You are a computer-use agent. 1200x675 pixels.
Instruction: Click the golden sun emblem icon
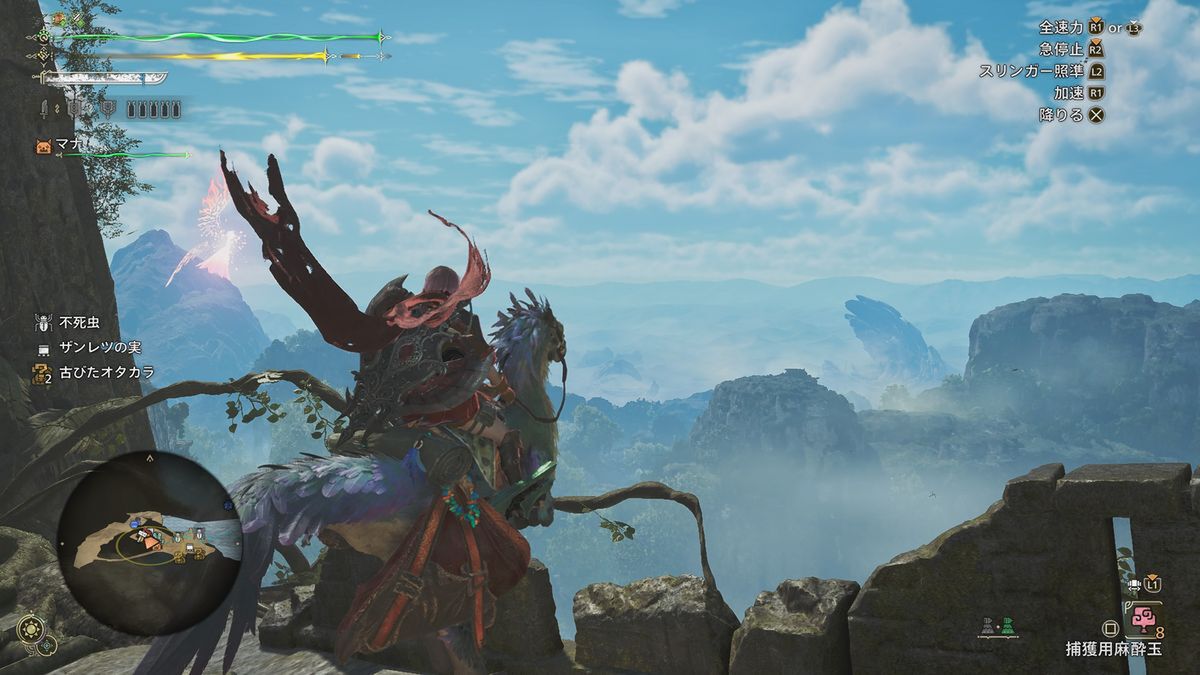pyautogui.click(x=29, y=629)
